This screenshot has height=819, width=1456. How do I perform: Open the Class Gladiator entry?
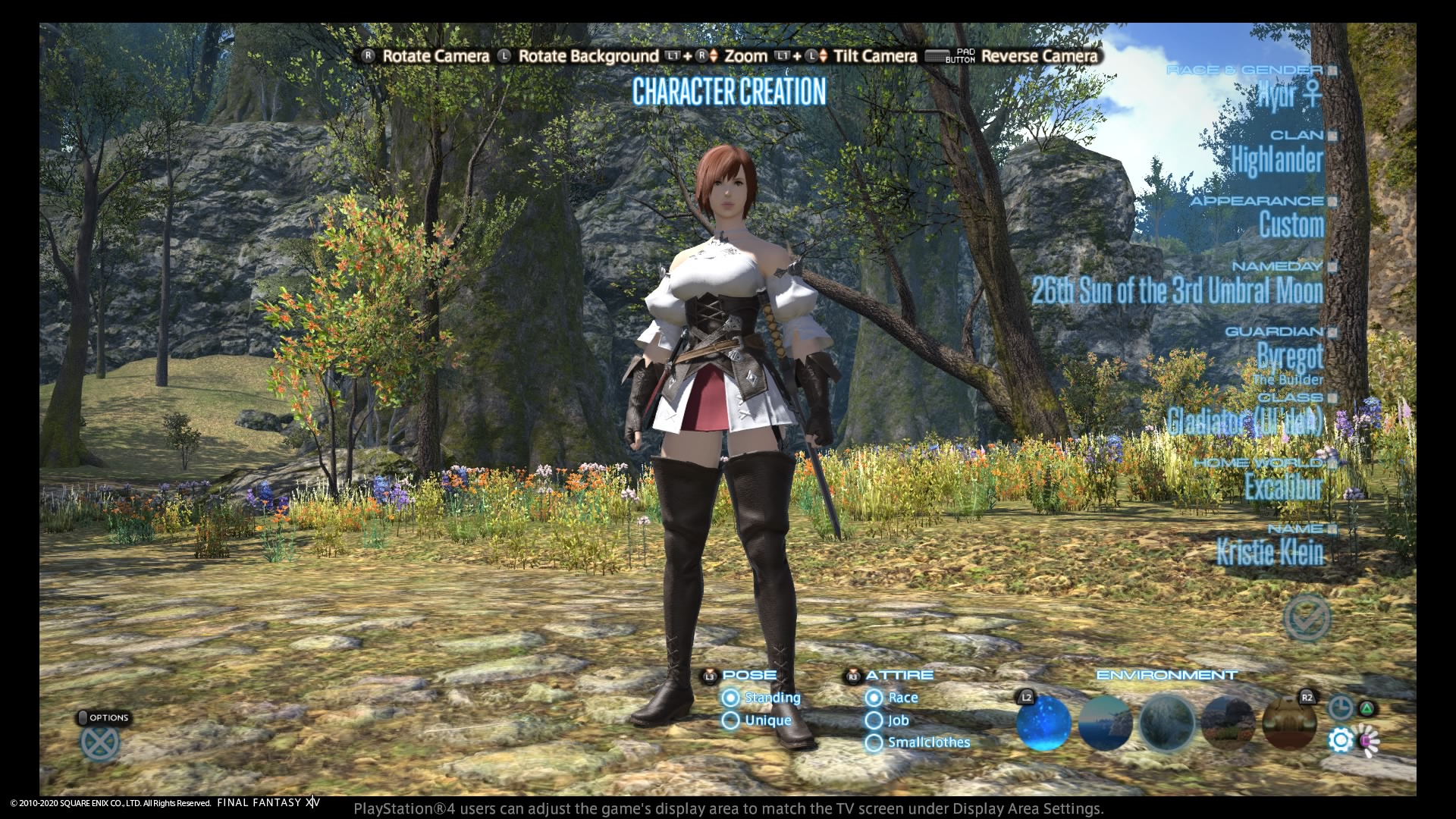point(1244,422)
